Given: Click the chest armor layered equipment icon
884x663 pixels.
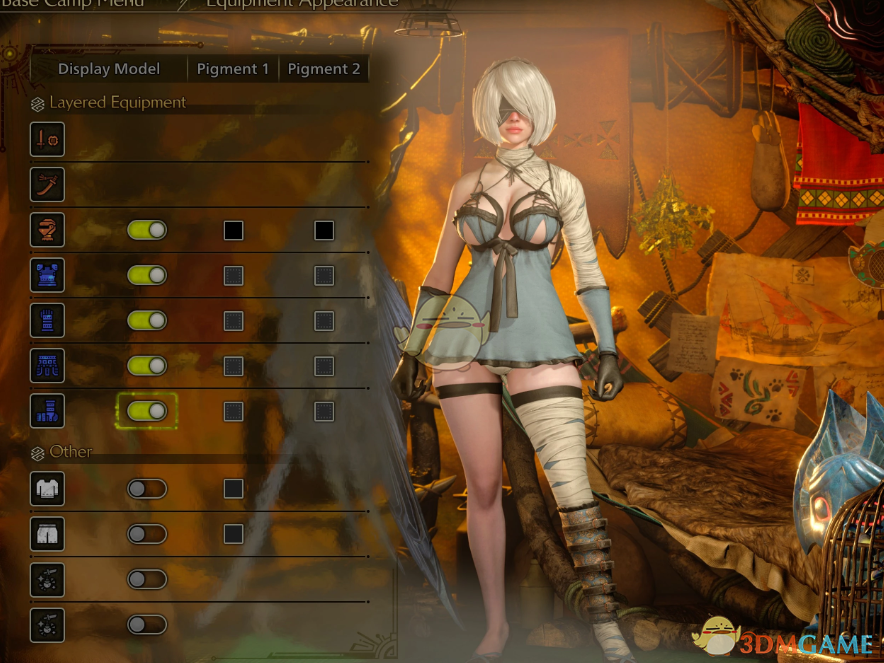Looking at the screenshot, I should coord(47,275).
